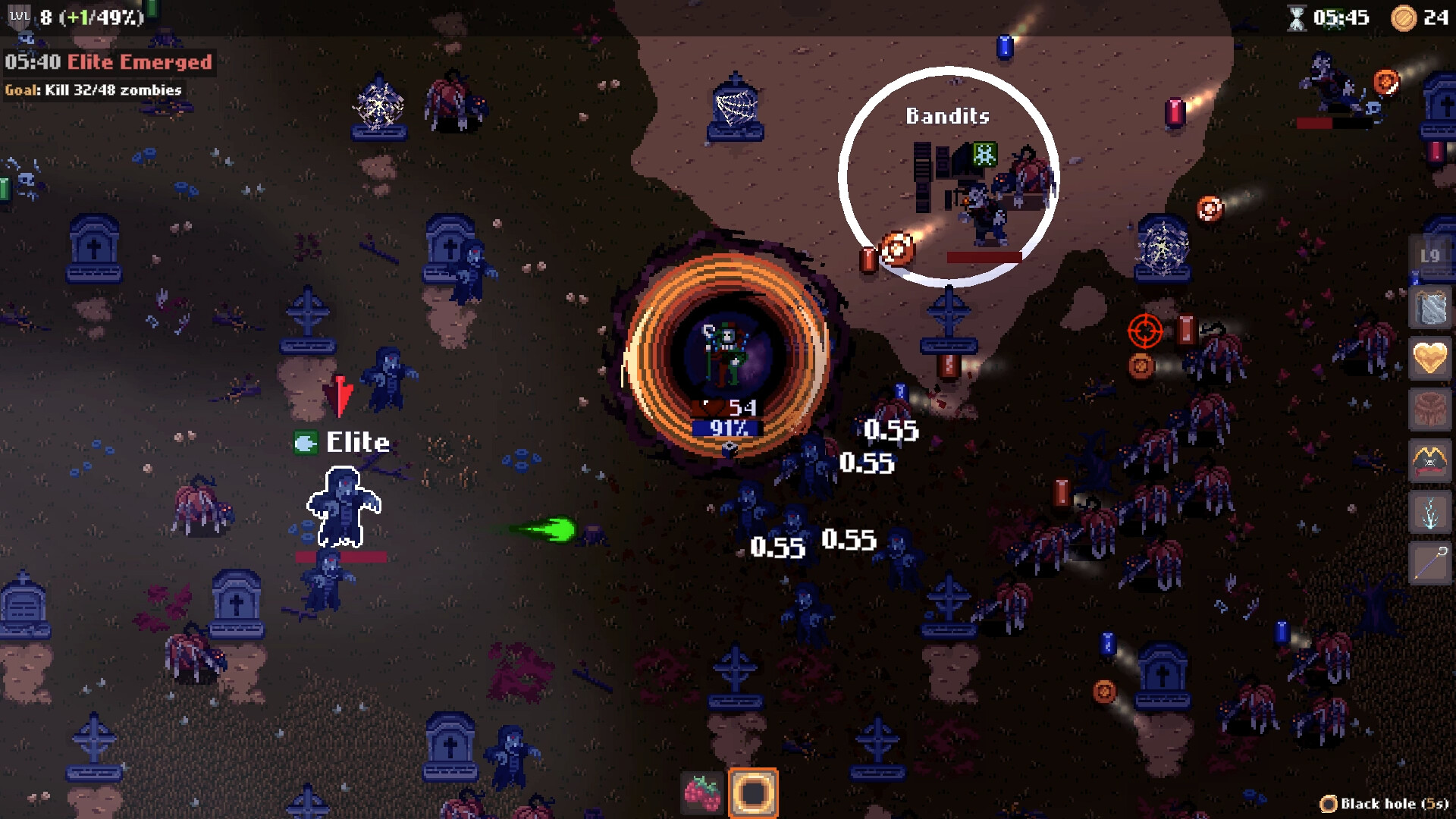Click the L9 level slot
The width and height of the screenshot is (1456, 819).
1430,256
